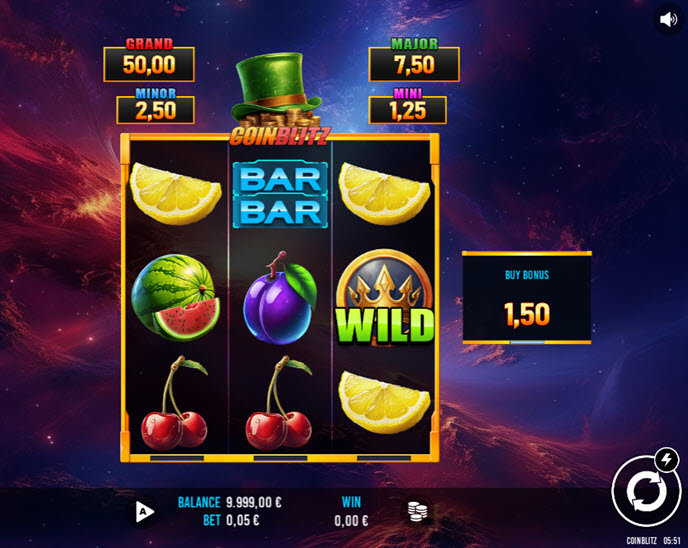Open the menu with the pentagon A icon
Viewport: 688px width, 548px height.
pos(145,512)
